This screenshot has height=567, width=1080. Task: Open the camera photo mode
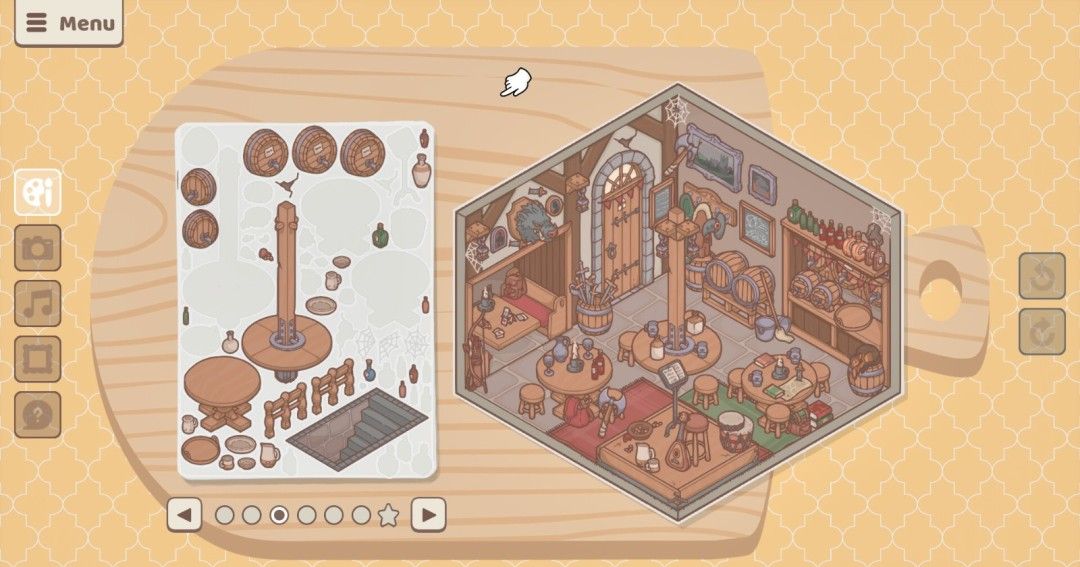(38, 248)
